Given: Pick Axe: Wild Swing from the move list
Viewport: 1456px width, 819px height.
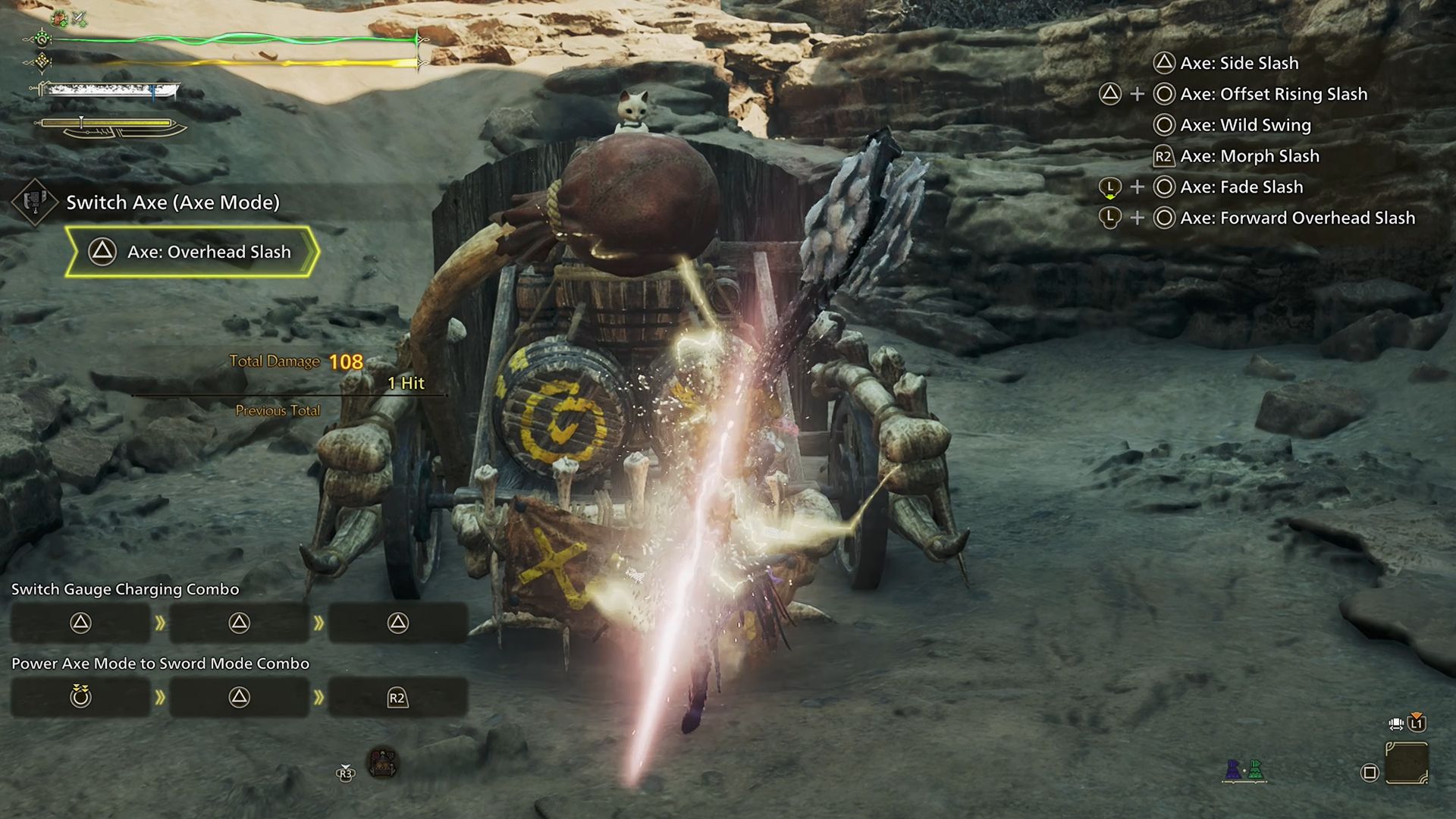Looking at the screenshot, I should coord(1245,125).
